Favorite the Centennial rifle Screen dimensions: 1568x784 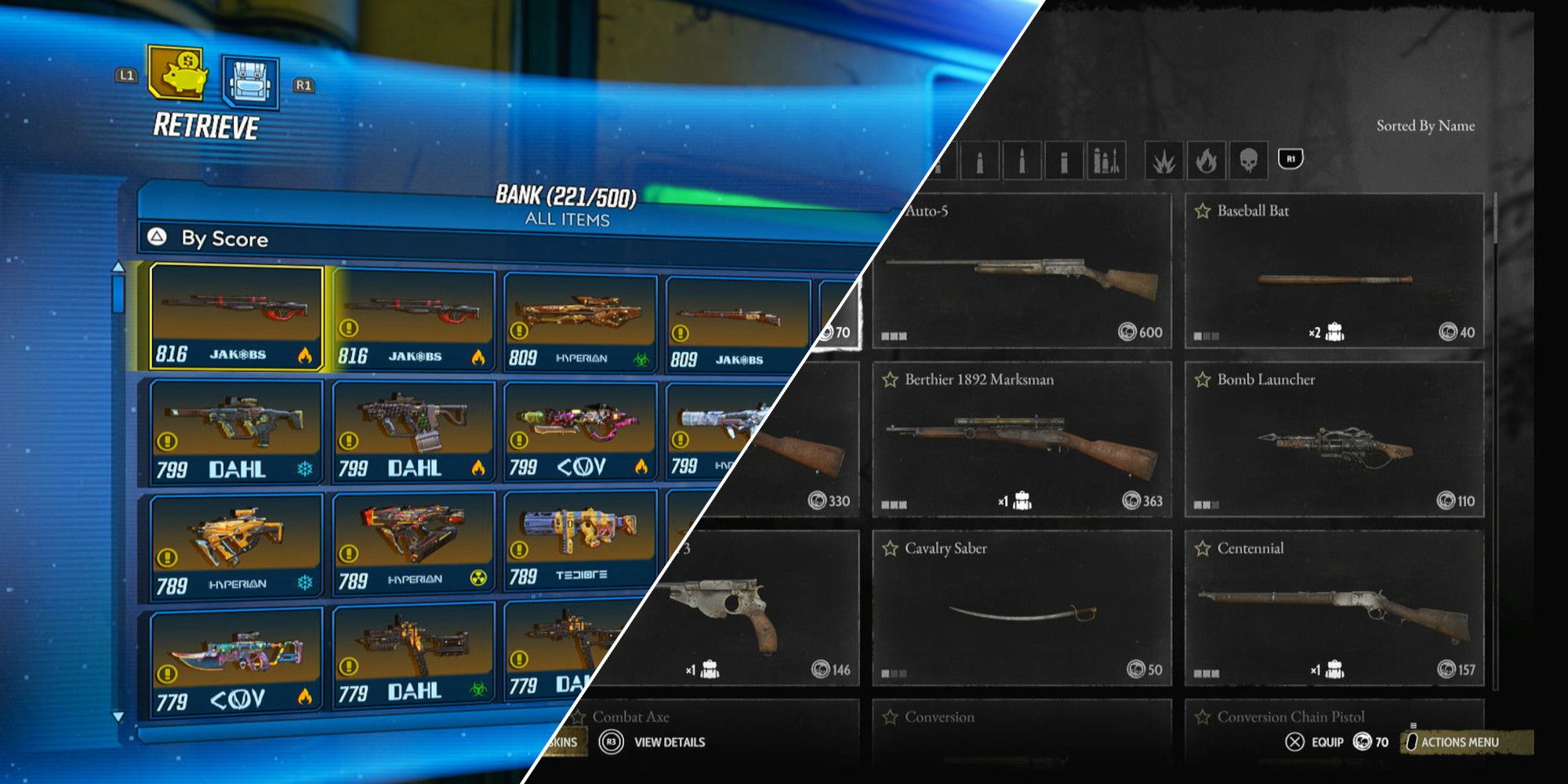[x=1201, y=550]
